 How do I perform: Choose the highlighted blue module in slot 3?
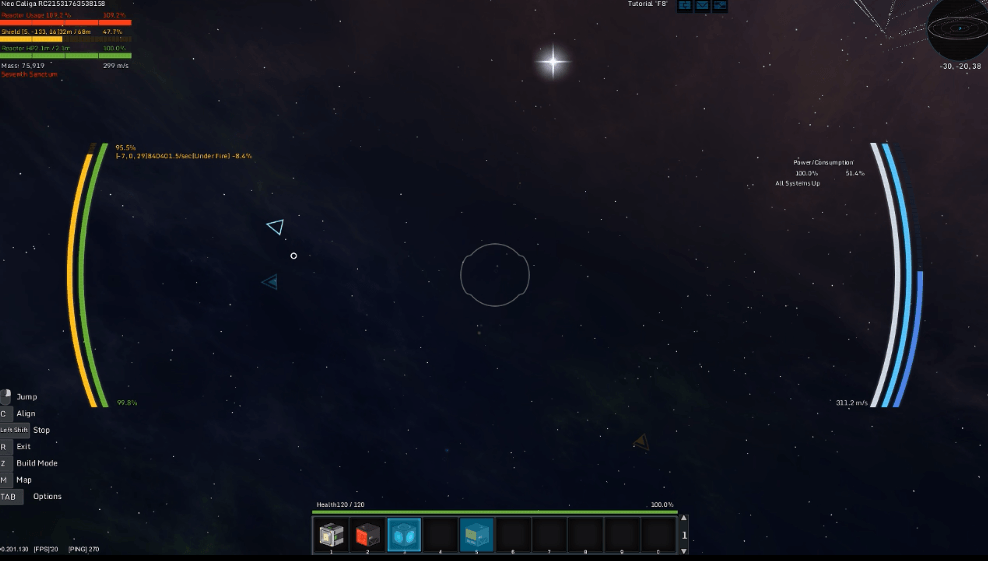(404, 535)
